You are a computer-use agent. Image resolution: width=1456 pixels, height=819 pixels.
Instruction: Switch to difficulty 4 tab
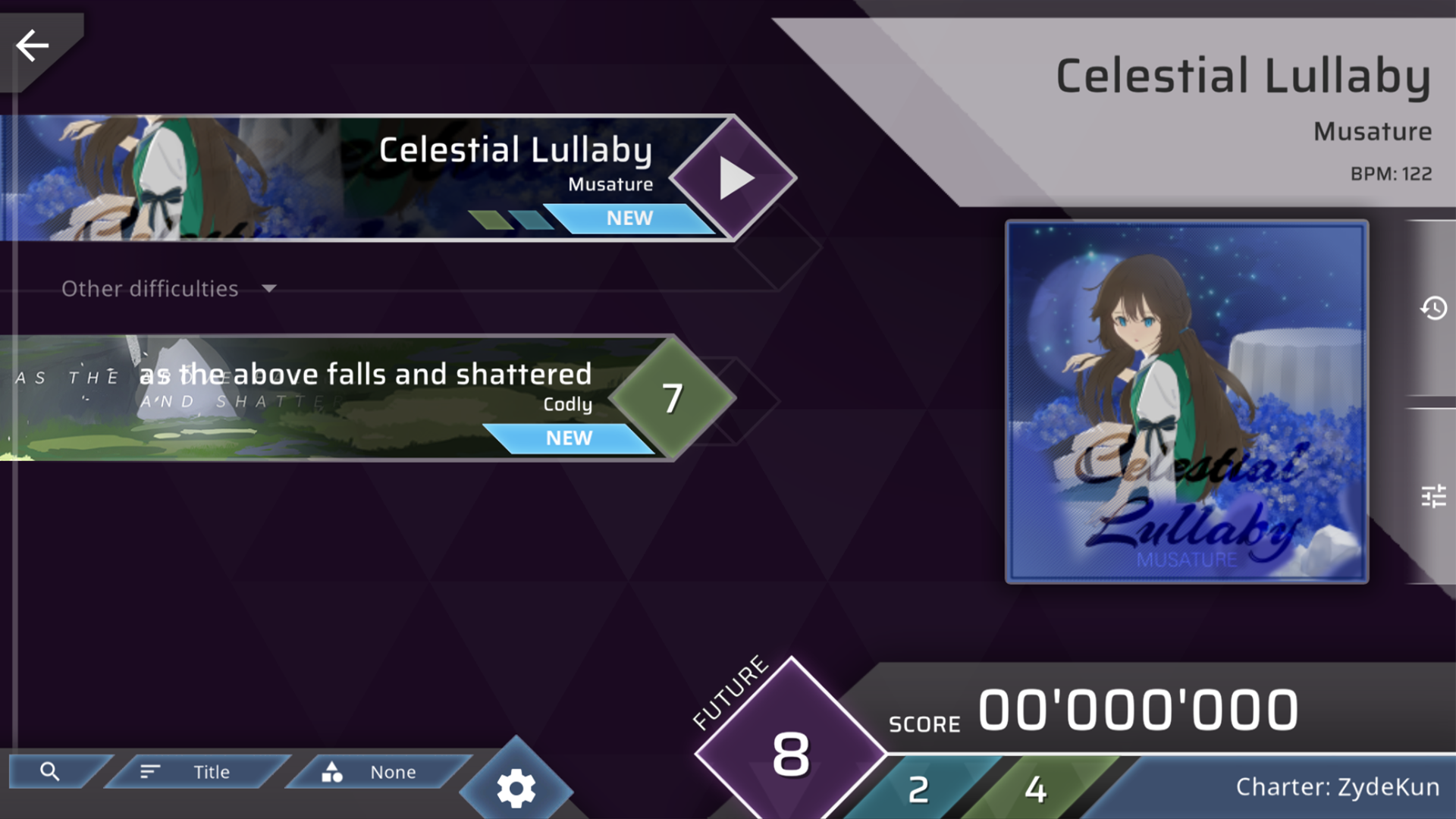coord(1035,790)
